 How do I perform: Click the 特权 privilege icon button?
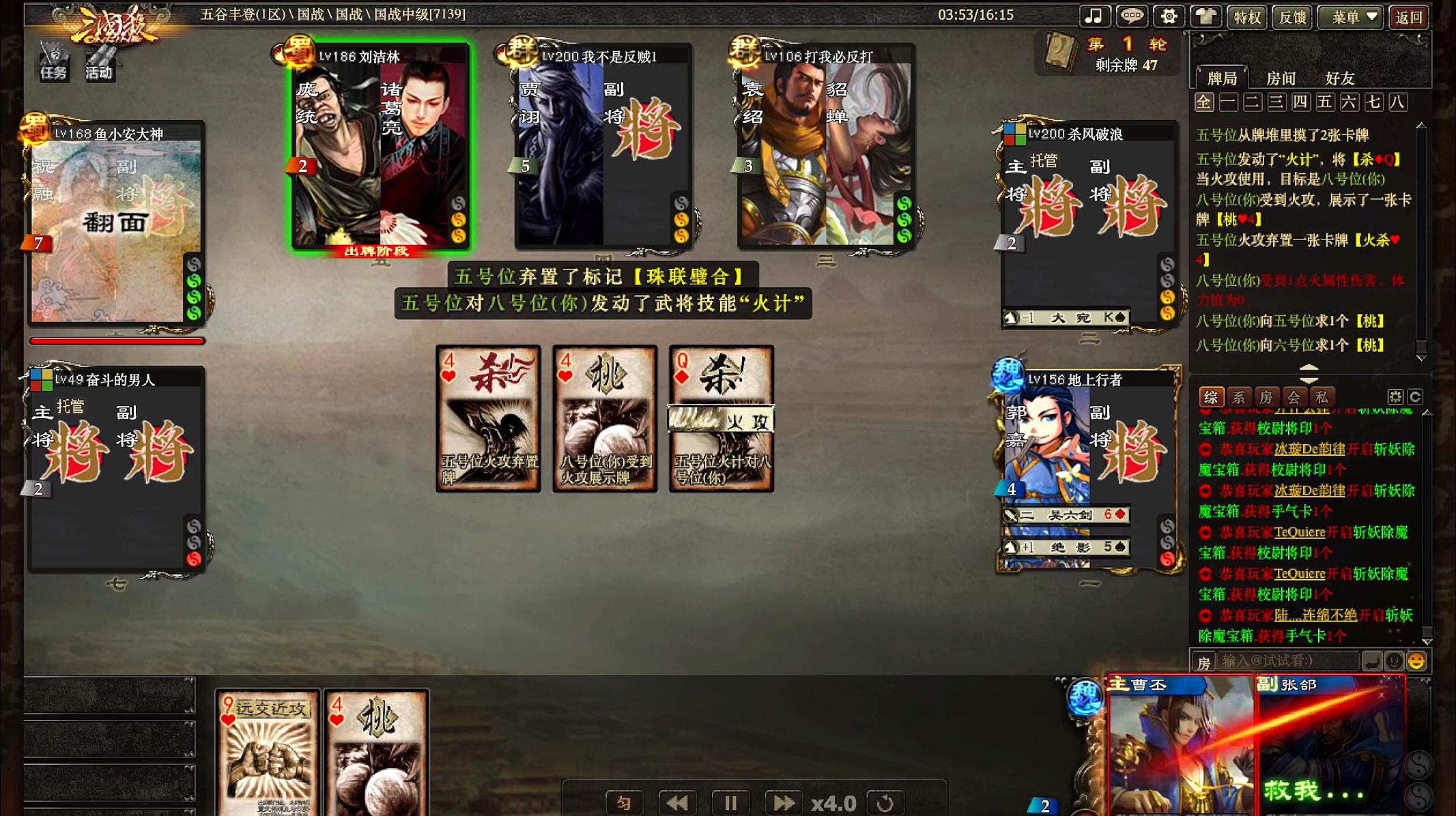point(1247,16)
